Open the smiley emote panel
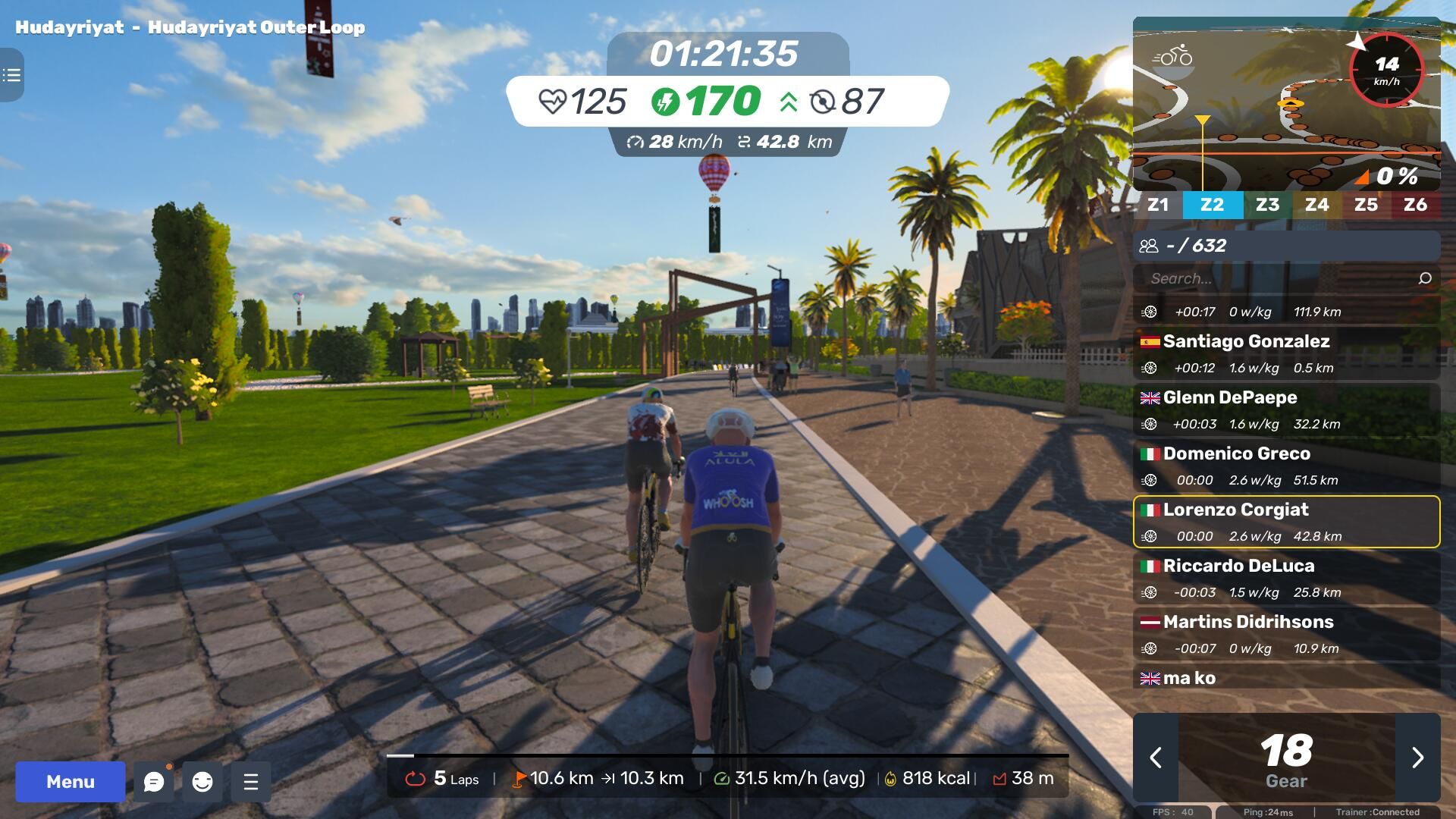Image resolution: width=1456 pixels, height=819 pixels. pos(202,782)
